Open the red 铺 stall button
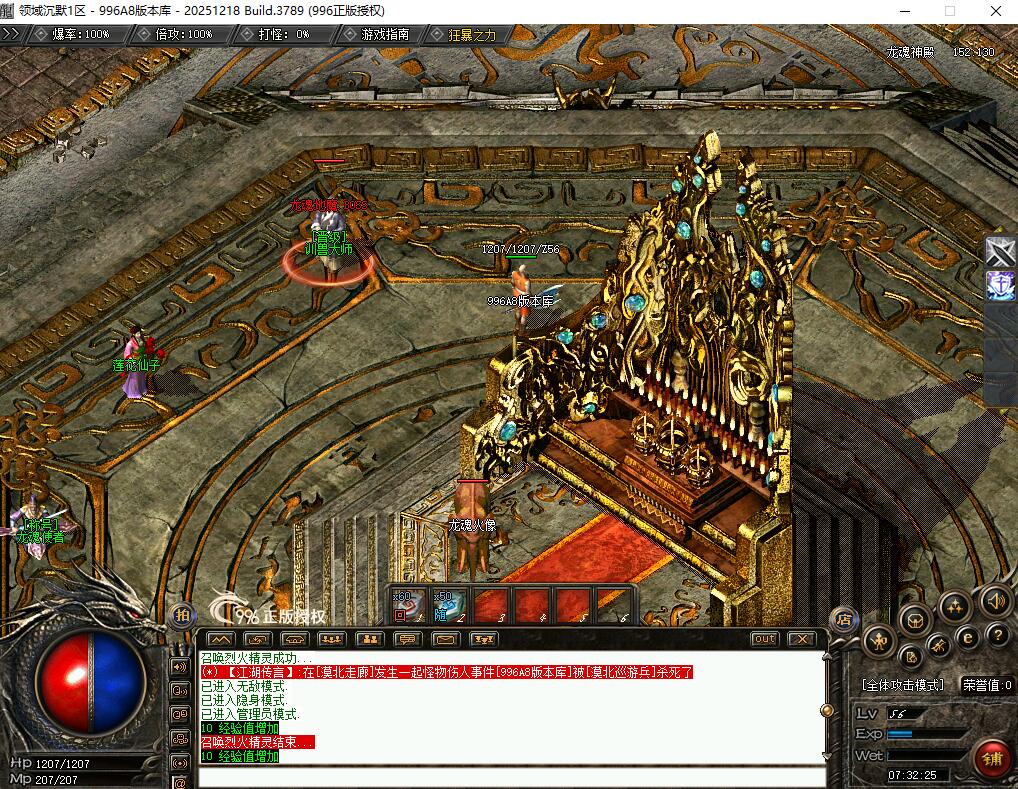Image resolution: width=1018 pixels, height=789 pixels. click(991, 759)
